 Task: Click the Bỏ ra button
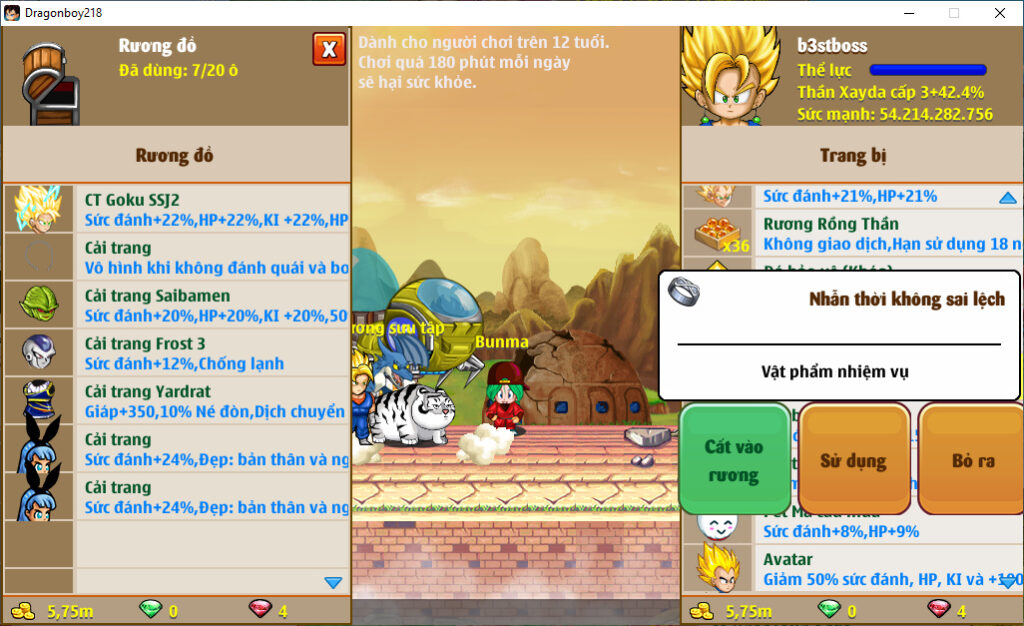(972, 460)
